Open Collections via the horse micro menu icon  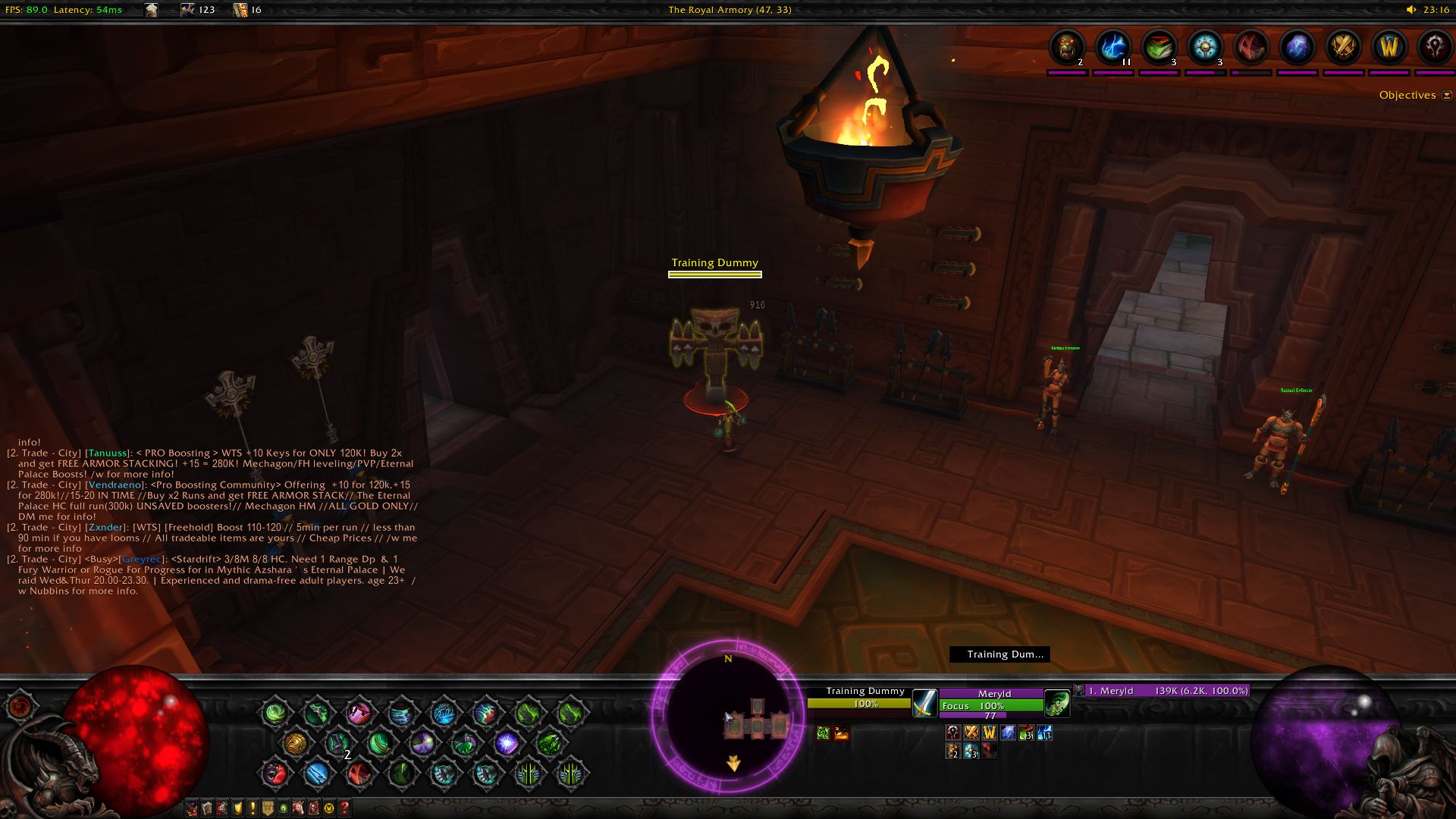[298, 808]
